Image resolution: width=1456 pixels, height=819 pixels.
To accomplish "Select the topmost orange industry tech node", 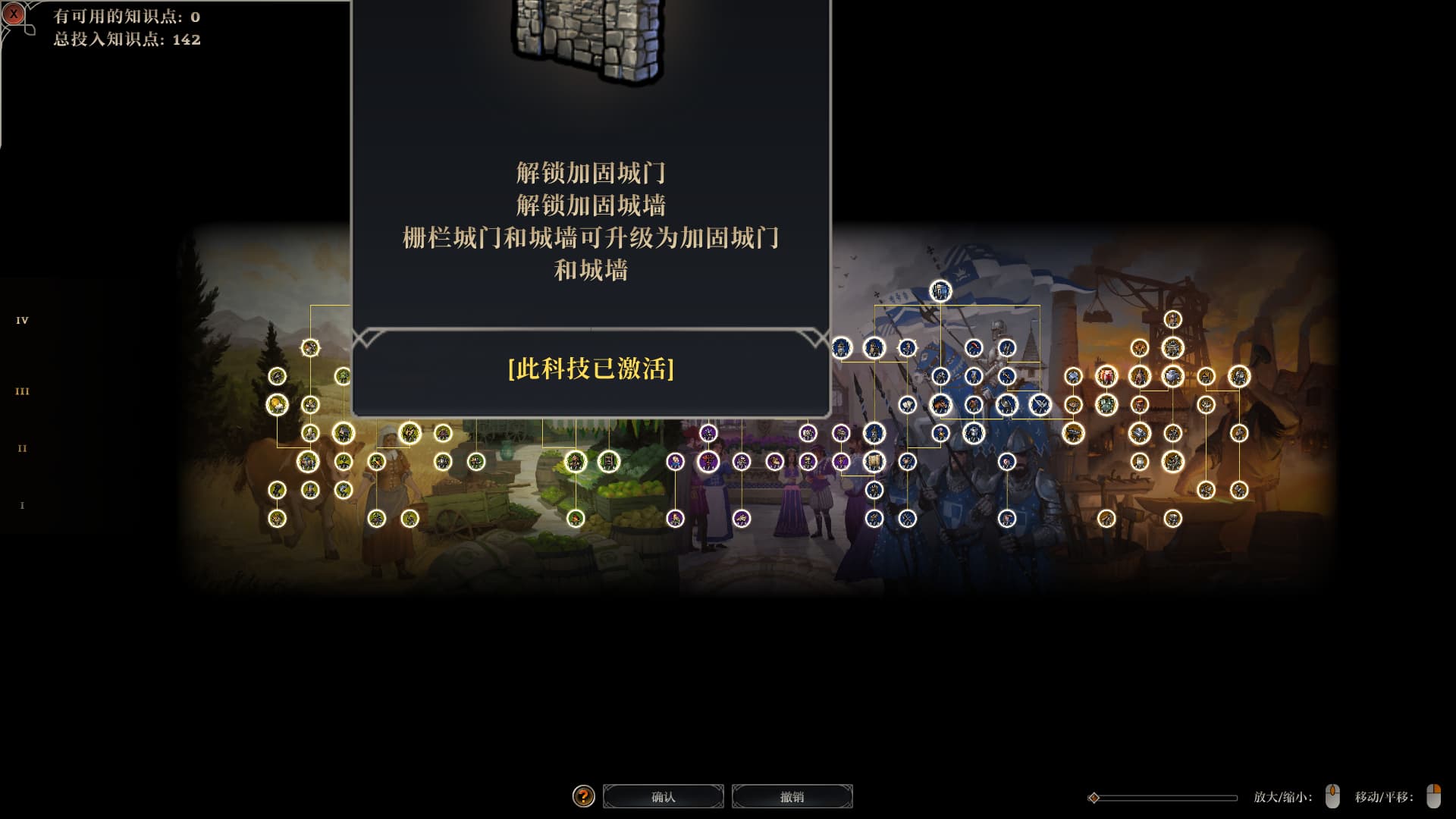I will coord(1172,319).
